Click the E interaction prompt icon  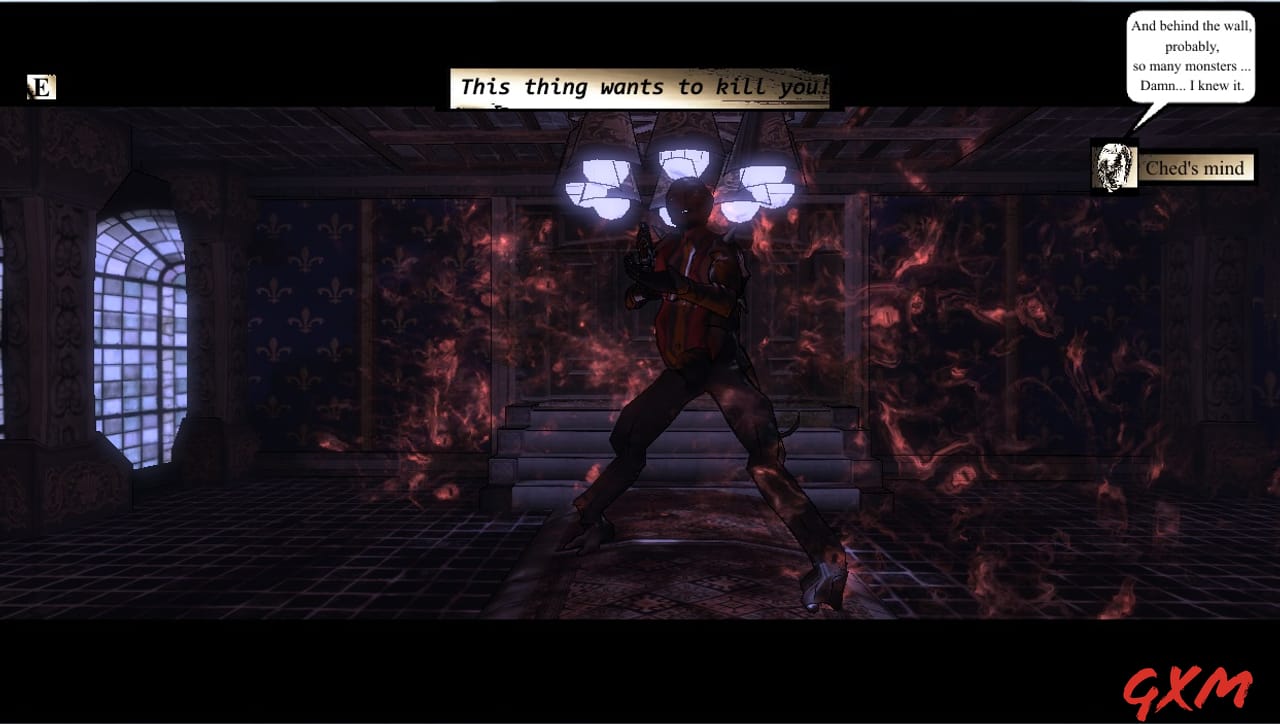[x=40, y=88]
